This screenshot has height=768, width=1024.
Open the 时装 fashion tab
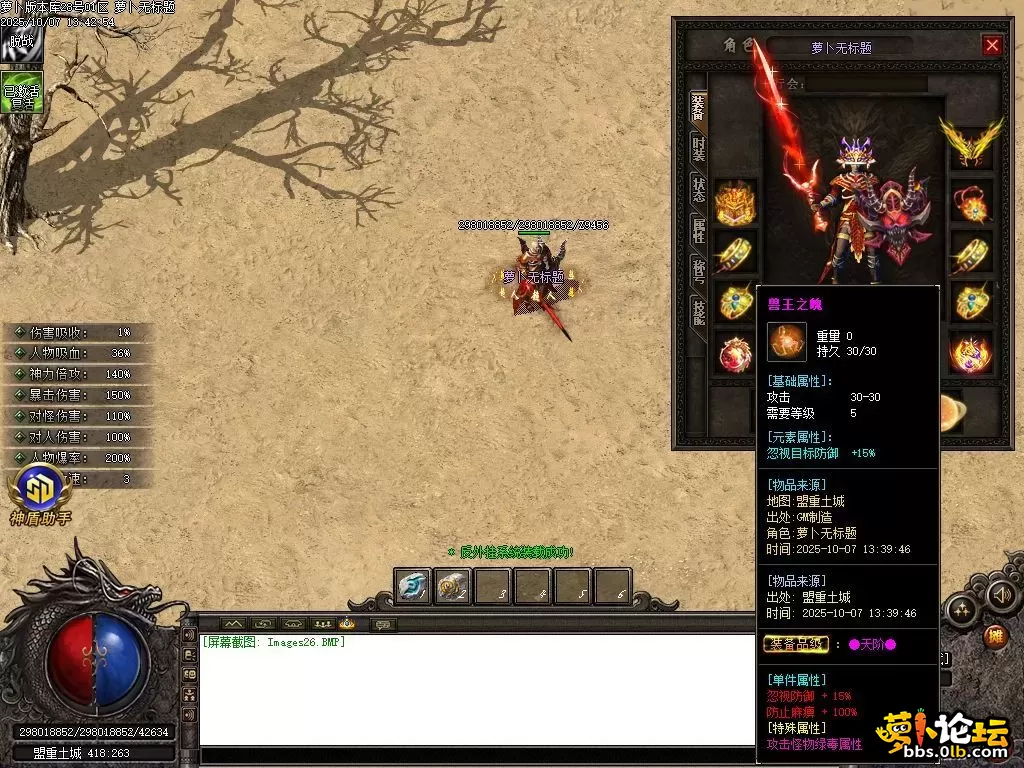[x=698, y=150]
